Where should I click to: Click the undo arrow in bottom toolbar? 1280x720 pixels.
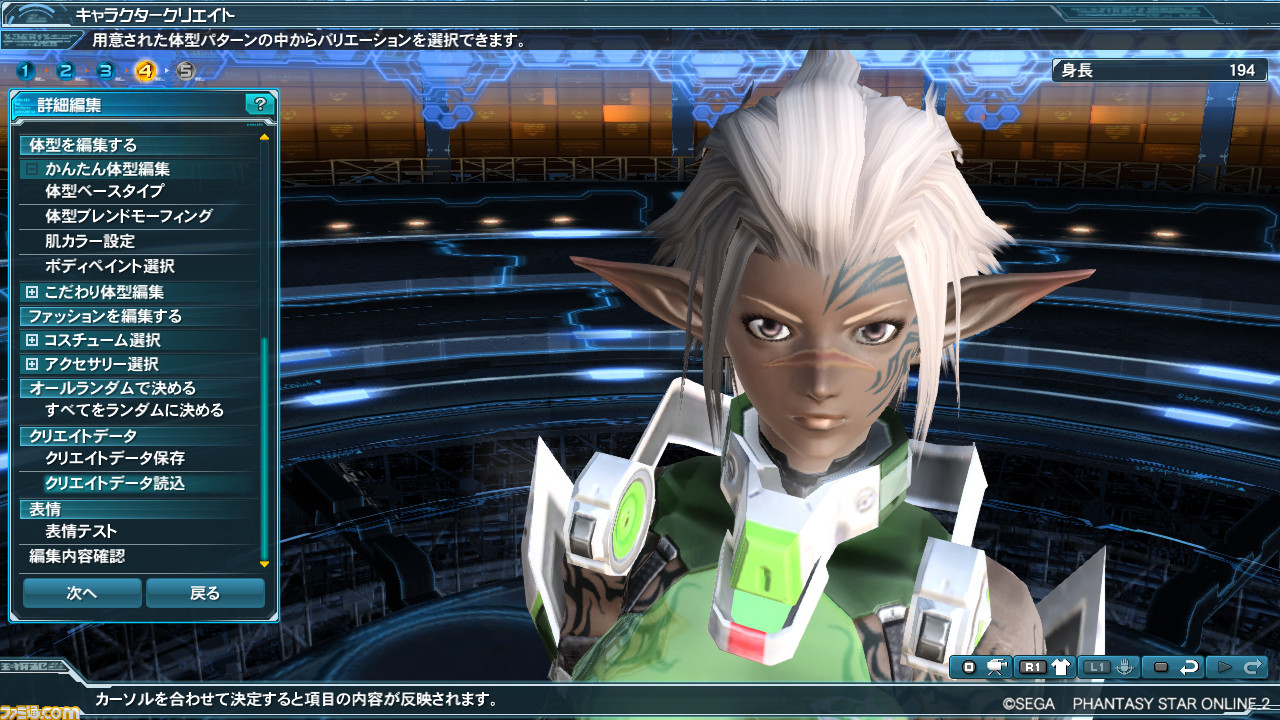click(1190, 666)
